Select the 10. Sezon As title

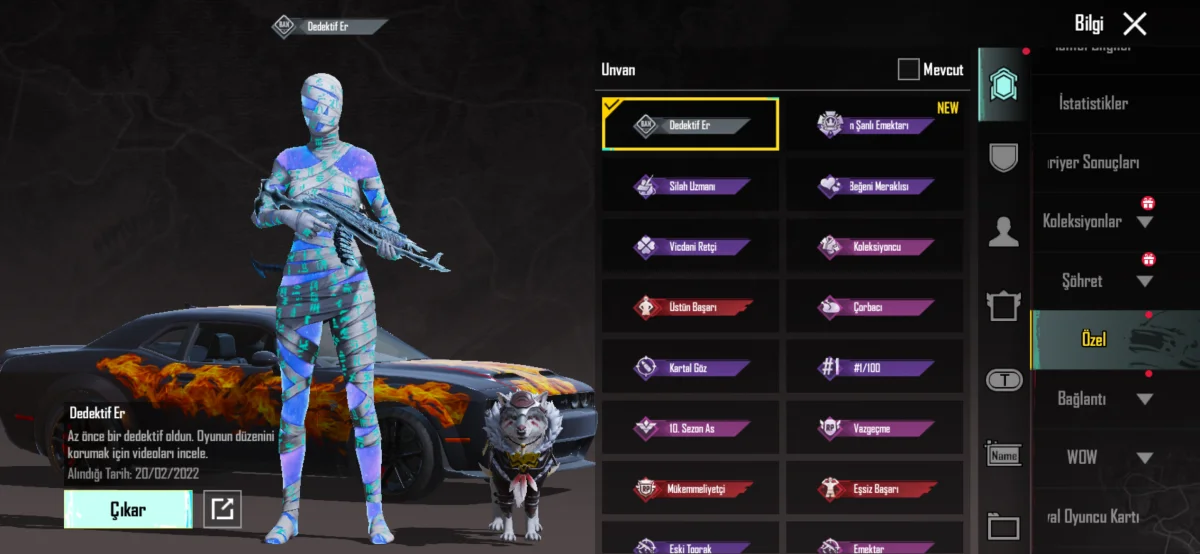point(690,429)
